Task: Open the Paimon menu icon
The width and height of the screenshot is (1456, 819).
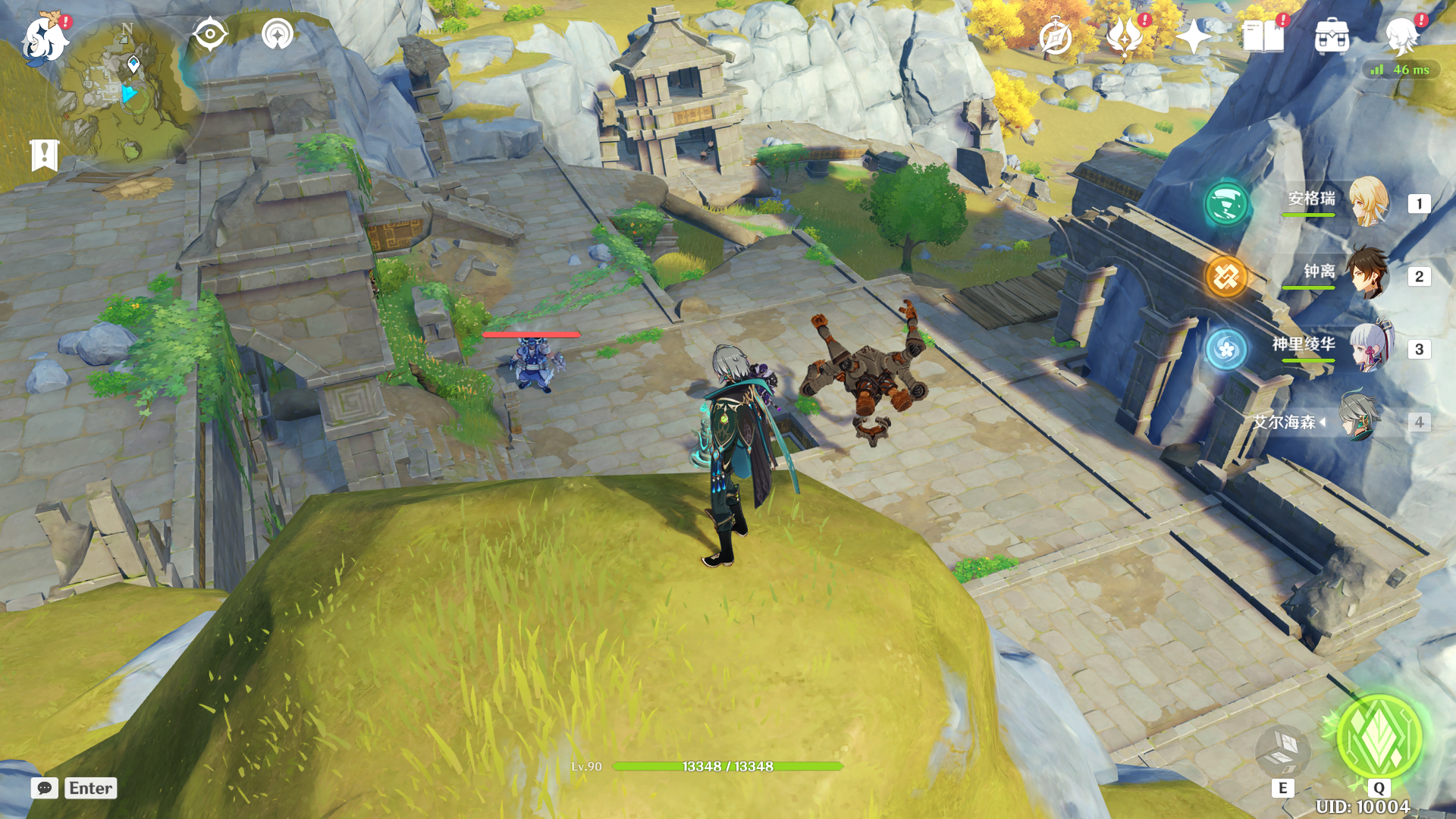Action: tap(44, 38)
